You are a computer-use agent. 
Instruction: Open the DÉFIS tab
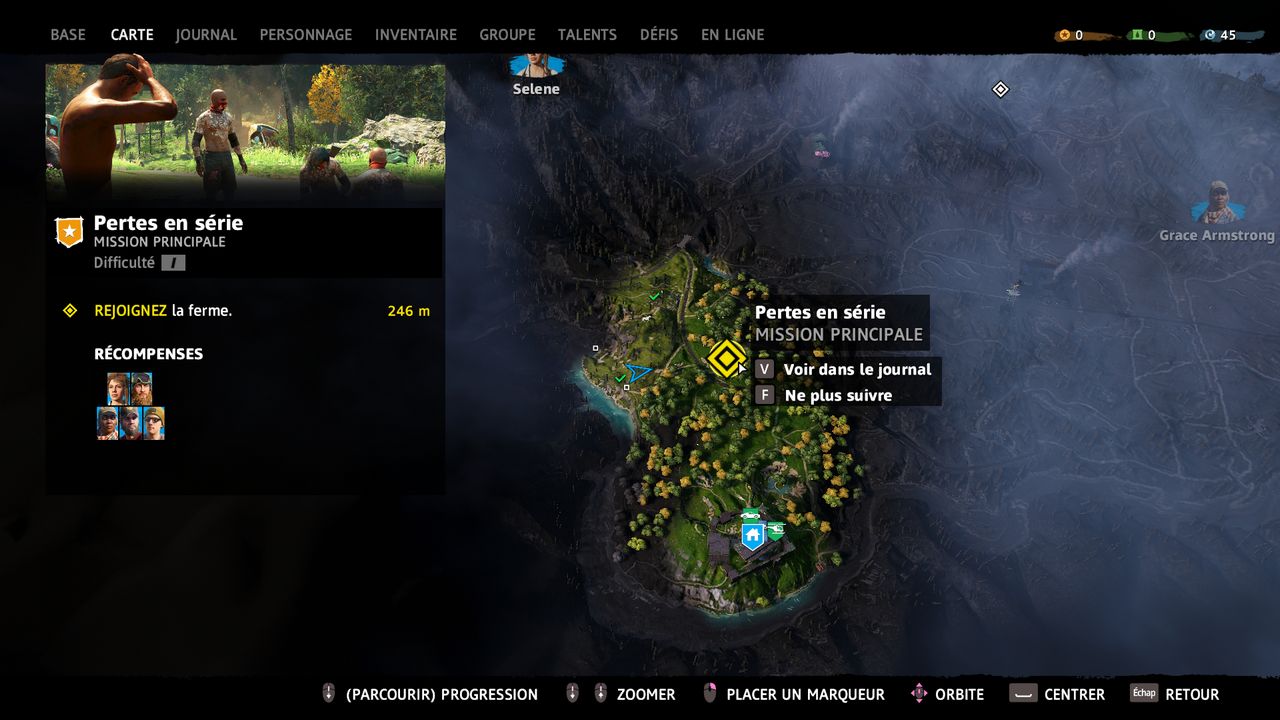[659, 34]
